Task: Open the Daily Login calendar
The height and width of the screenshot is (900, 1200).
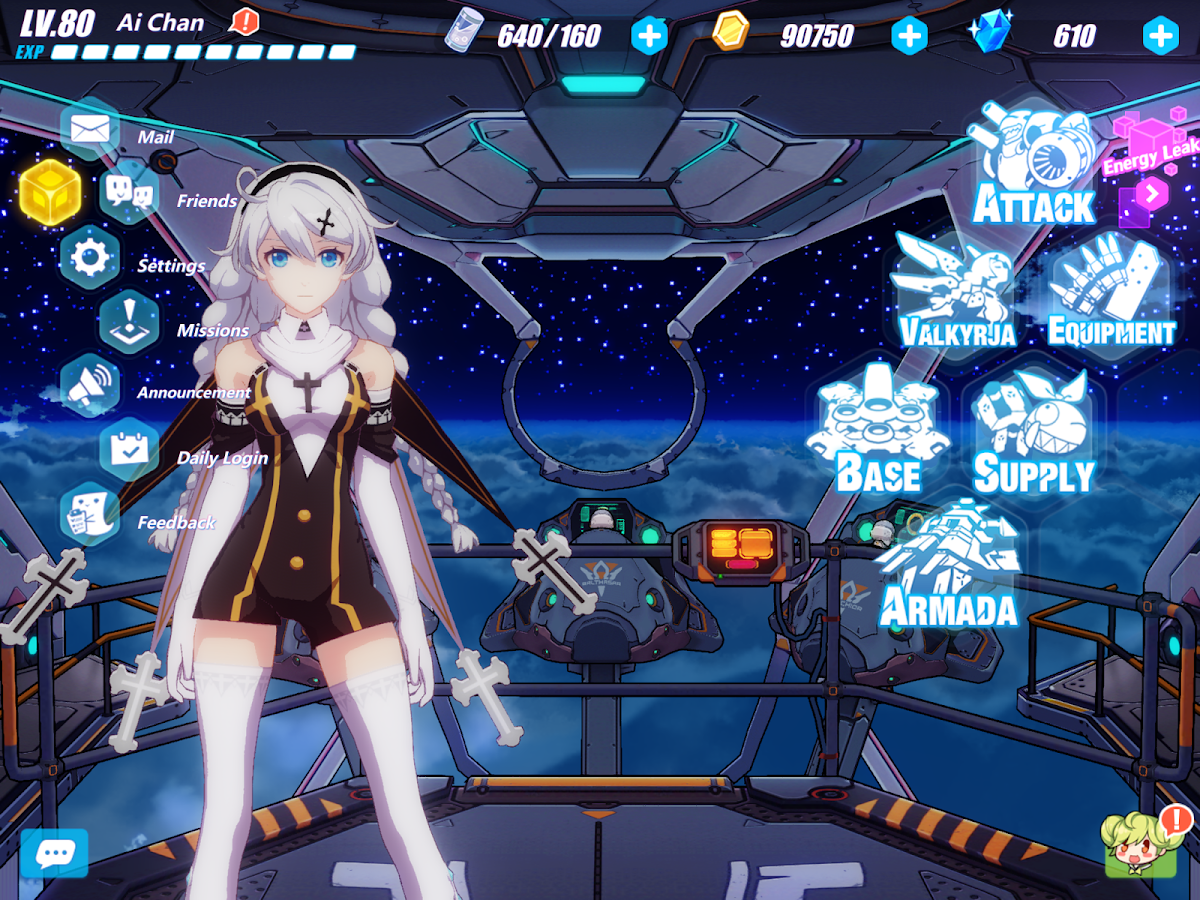Action: coord(129,450)
